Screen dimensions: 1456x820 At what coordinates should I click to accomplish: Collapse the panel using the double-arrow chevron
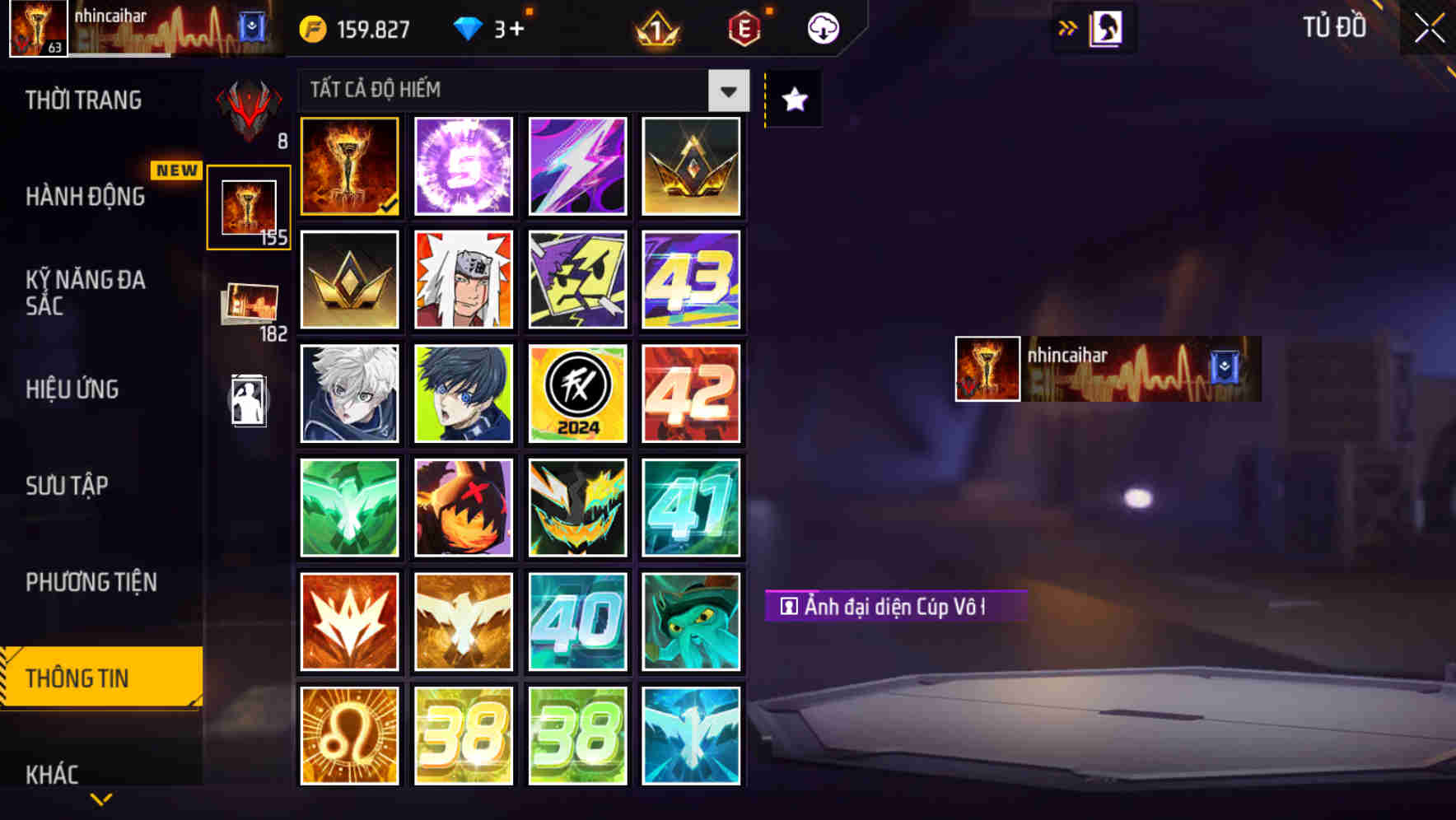coord(1068,27)
